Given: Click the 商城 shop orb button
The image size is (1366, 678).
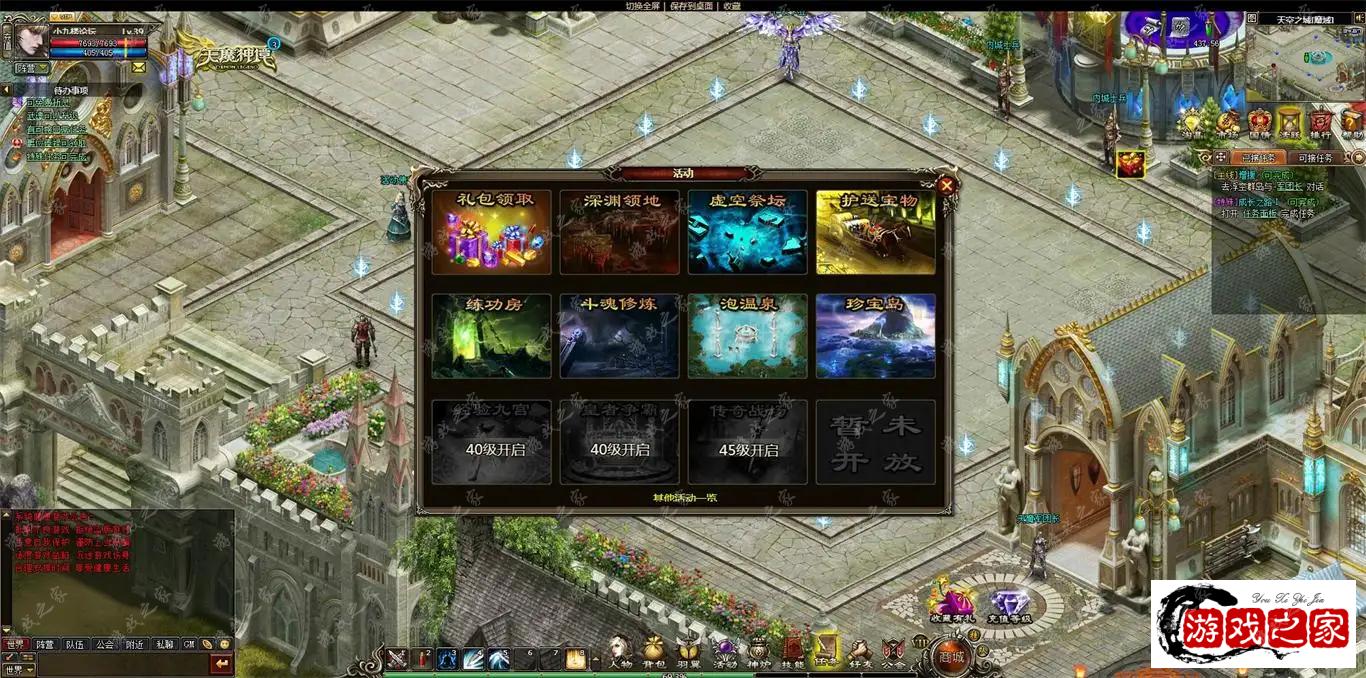Looking at the screenshot, I should pos(951,655).
